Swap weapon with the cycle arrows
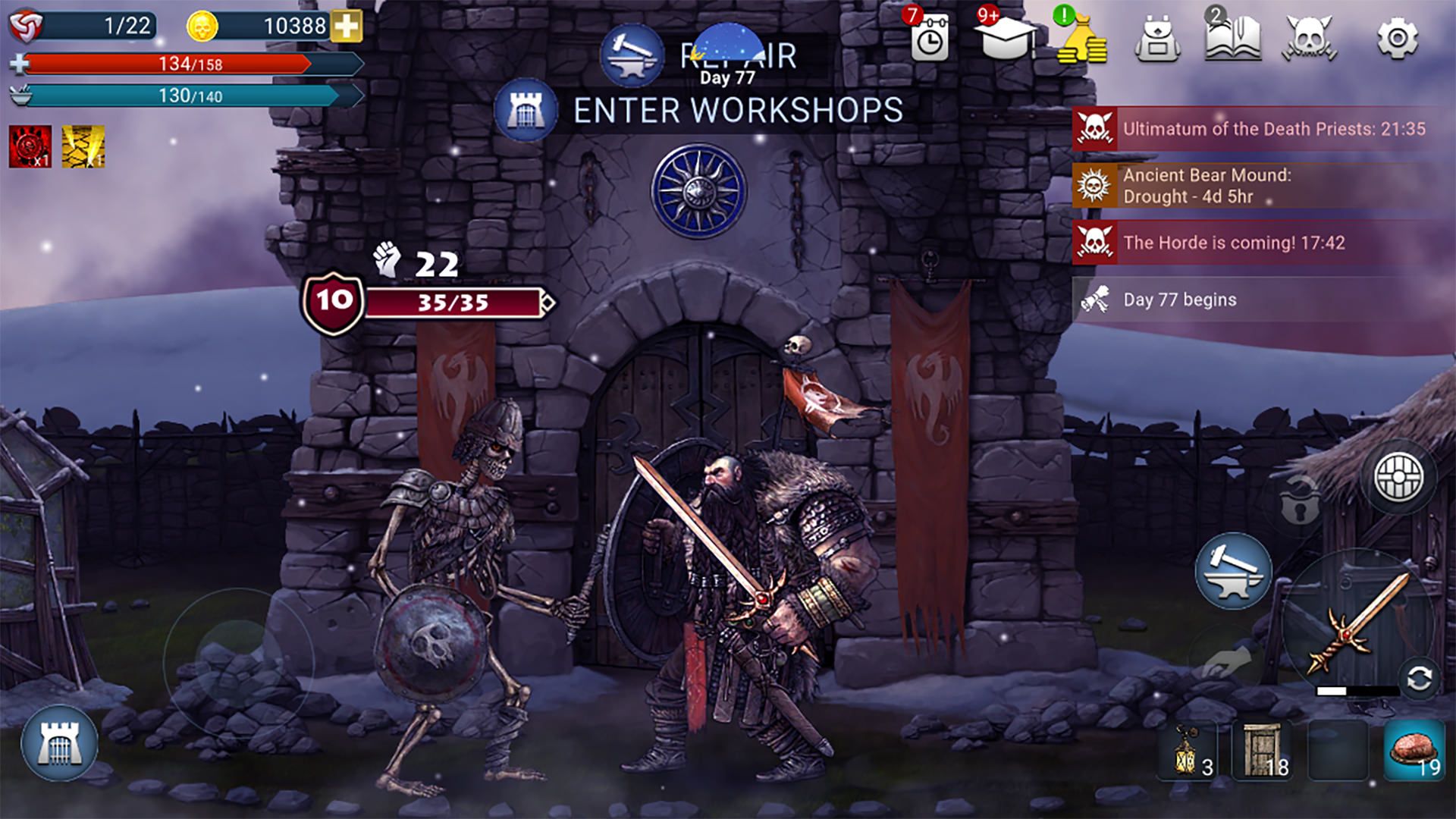 [x=1419, y=679]
